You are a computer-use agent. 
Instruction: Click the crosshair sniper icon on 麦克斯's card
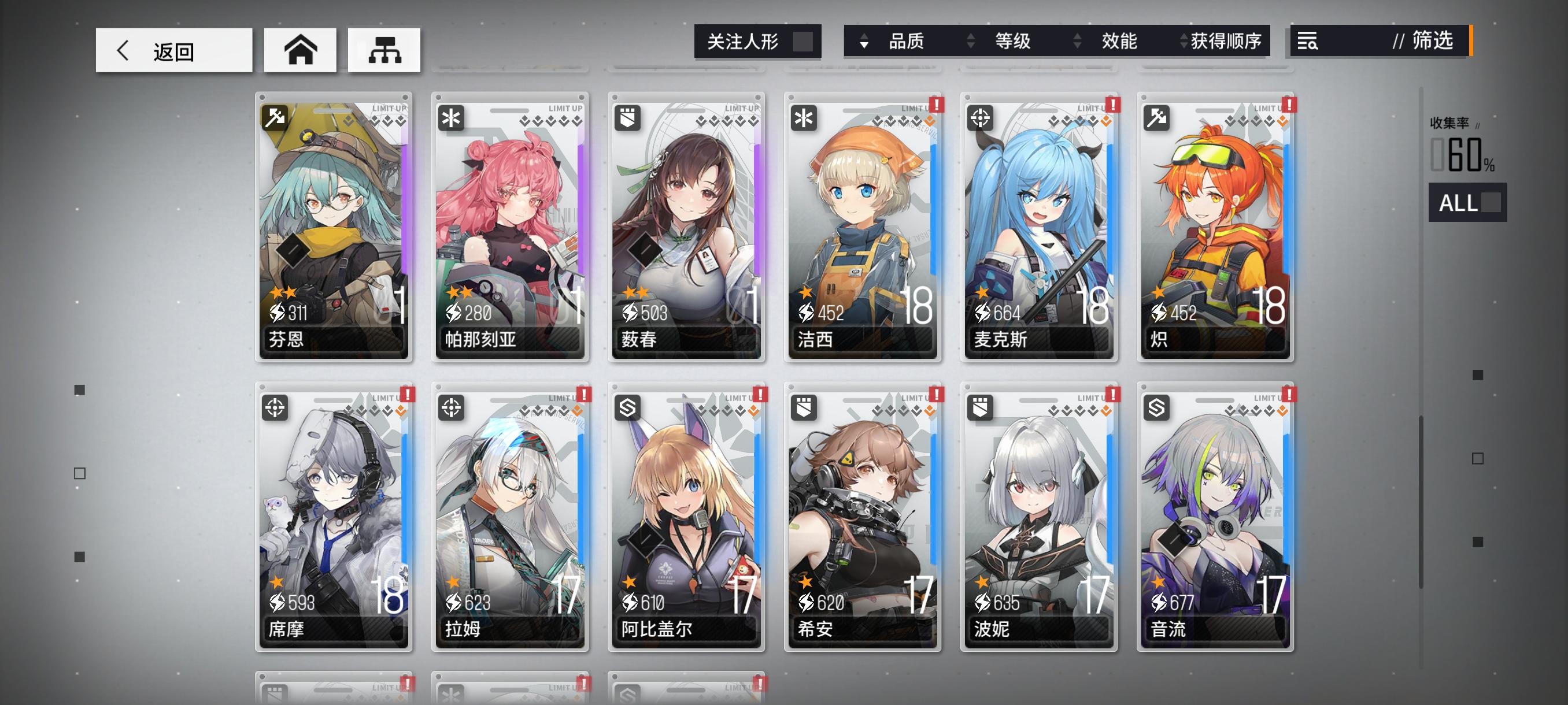[x=979, y=117]
